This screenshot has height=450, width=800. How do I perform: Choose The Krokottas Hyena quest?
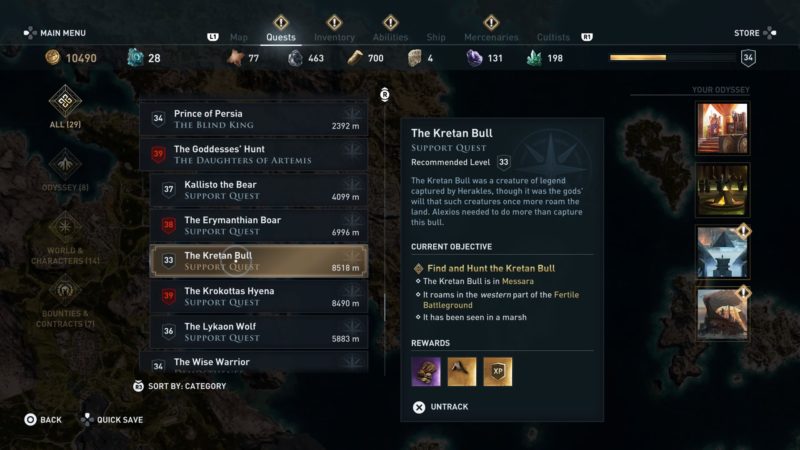pyautogui.click(x=259, y=296)
